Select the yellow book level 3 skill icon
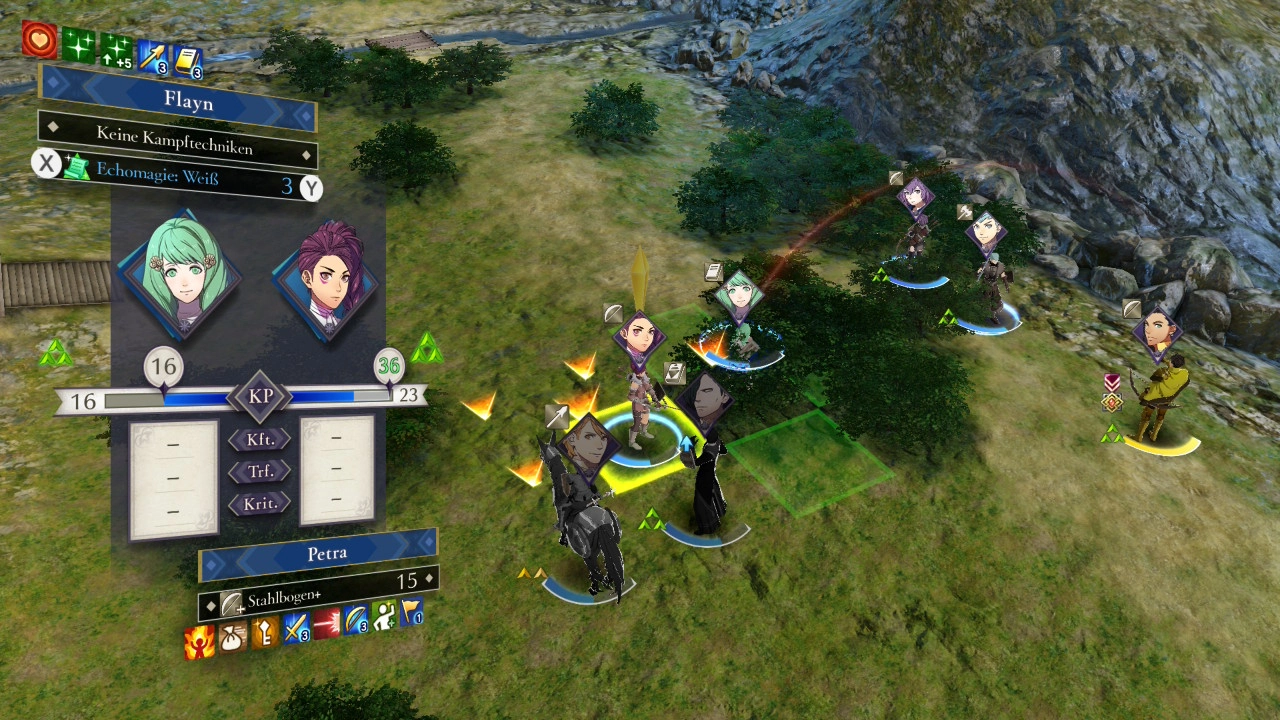The width and height of the screenshot is (1280, 720). 187,62
